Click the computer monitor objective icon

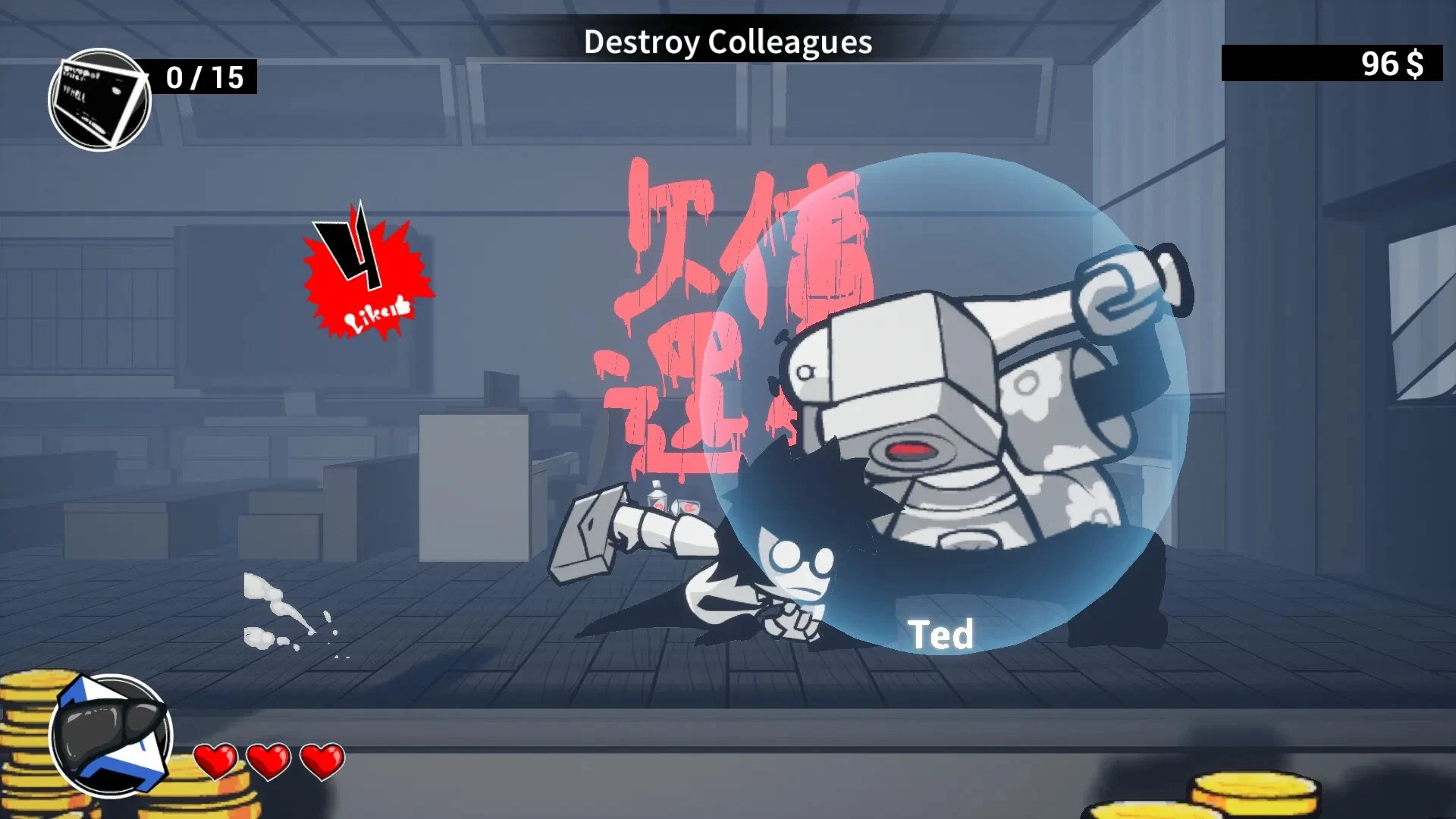(99, 99)
